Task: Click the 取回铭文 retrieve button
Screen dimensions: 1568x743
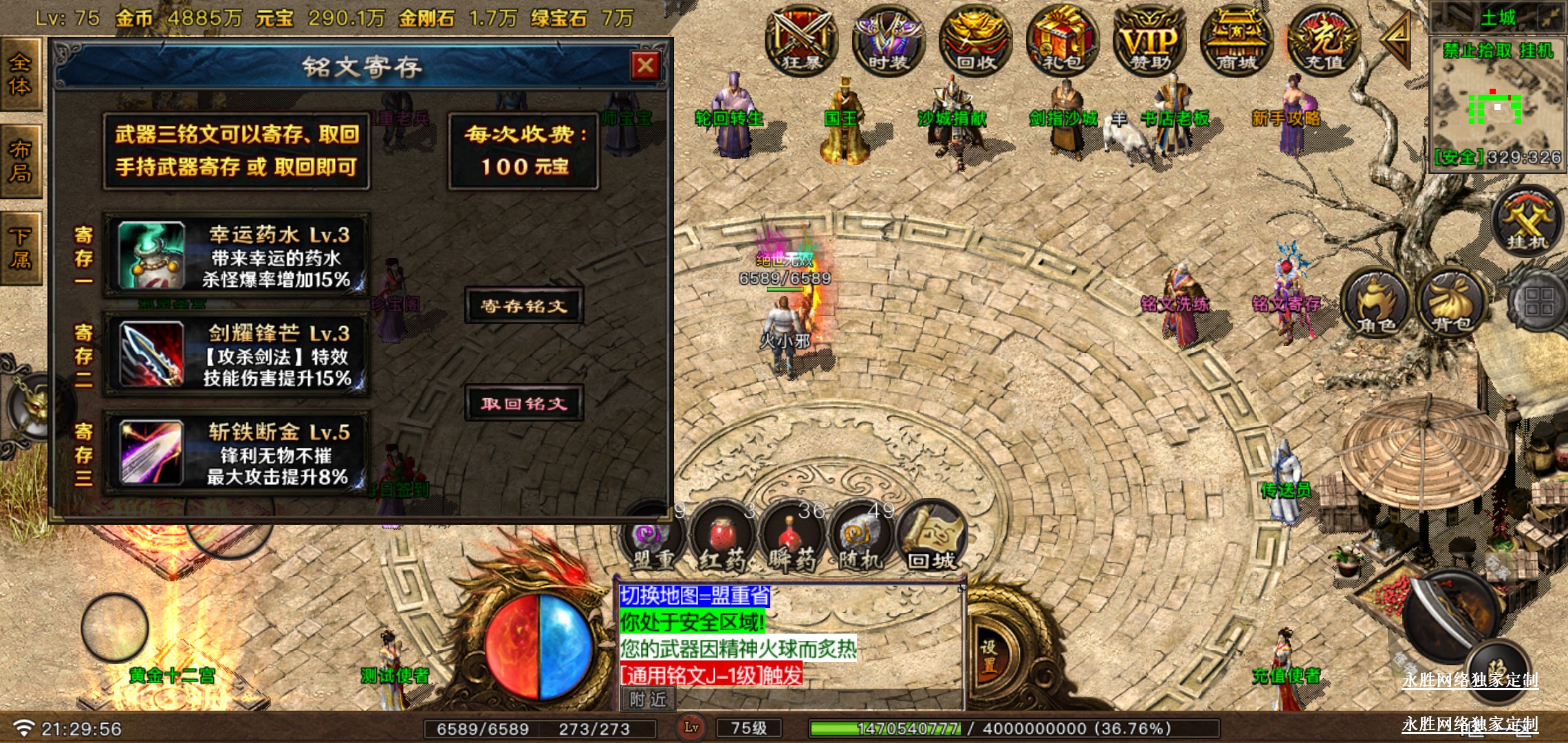Action: [524, 404]
